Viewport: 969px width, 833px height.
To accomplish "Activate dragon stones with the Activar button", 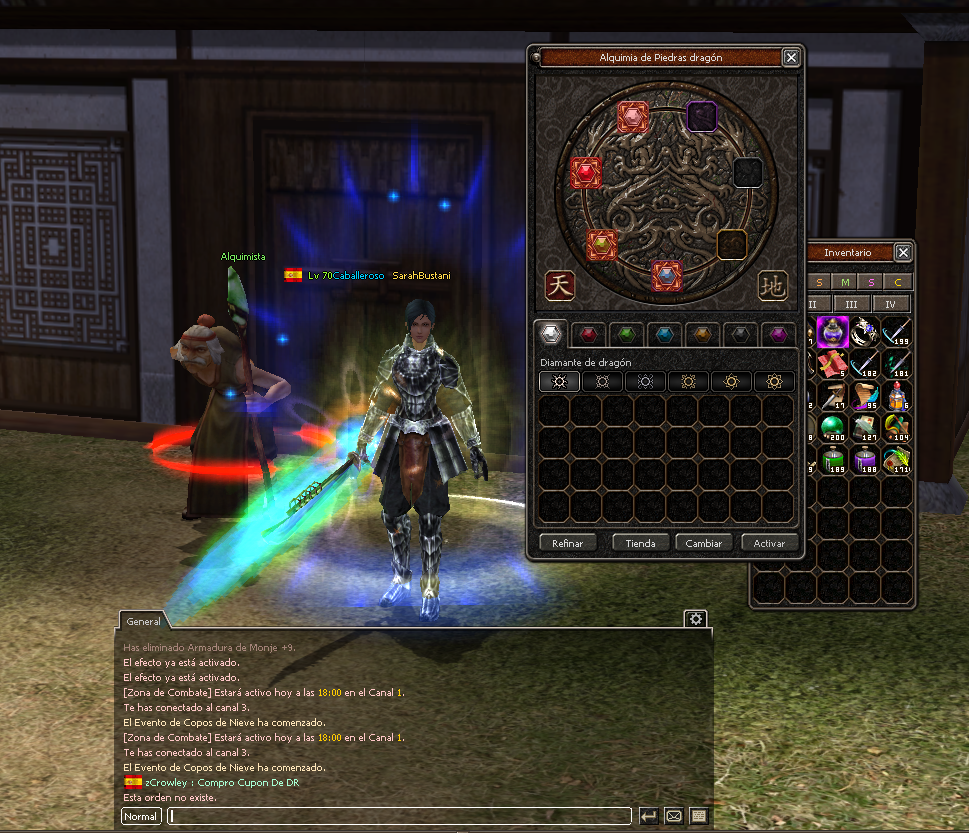I will pos(770,543).
